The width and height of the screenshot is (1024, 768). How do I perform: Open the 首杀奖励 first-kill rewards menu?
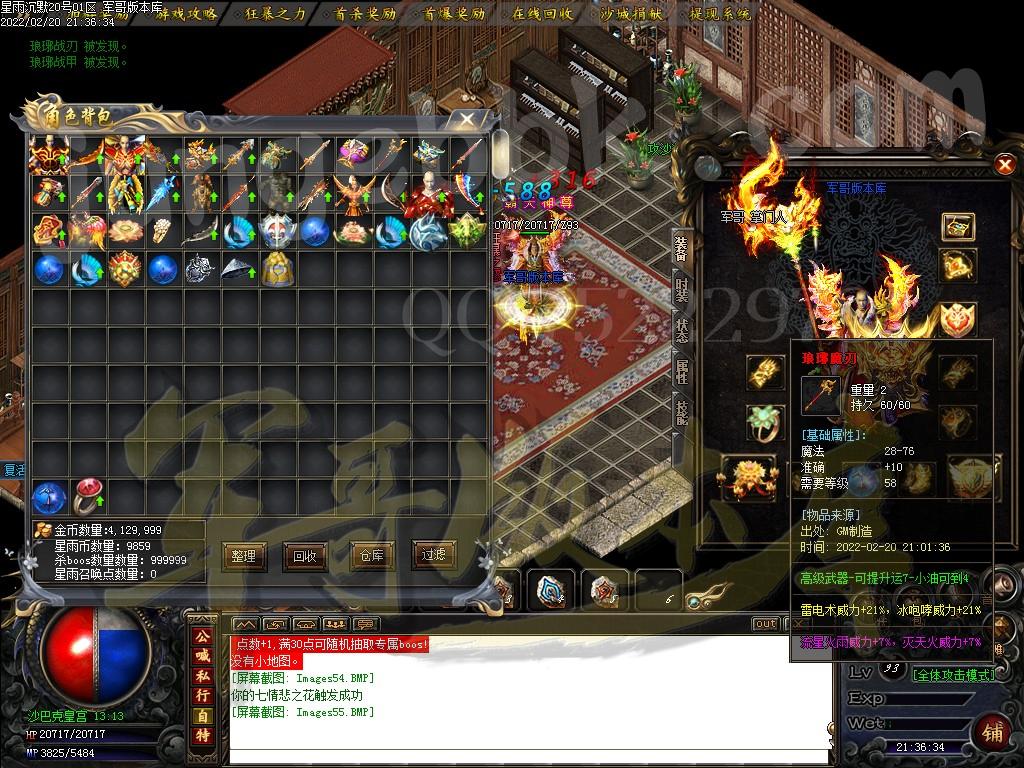click(365, 14)
